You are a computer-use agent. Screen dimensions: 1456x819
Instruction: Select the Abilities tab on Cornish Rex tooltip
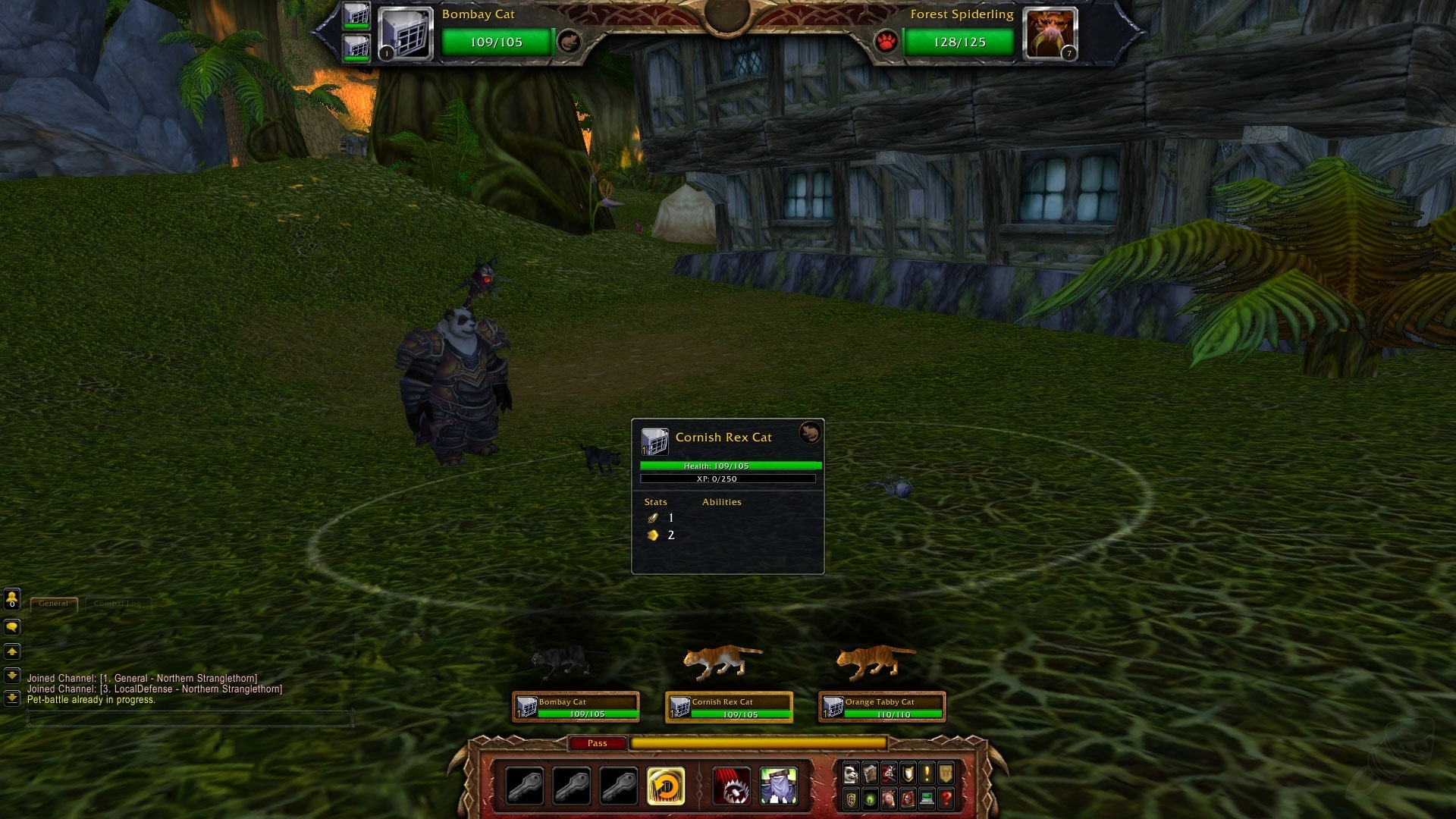pos(720,502)
